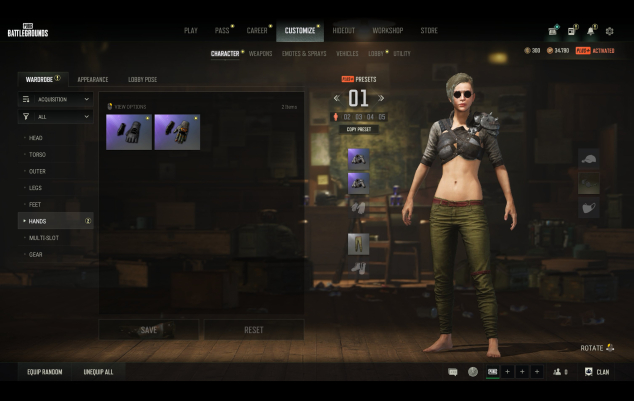
Task: Click Unequip All
Action: coord(98,372)
